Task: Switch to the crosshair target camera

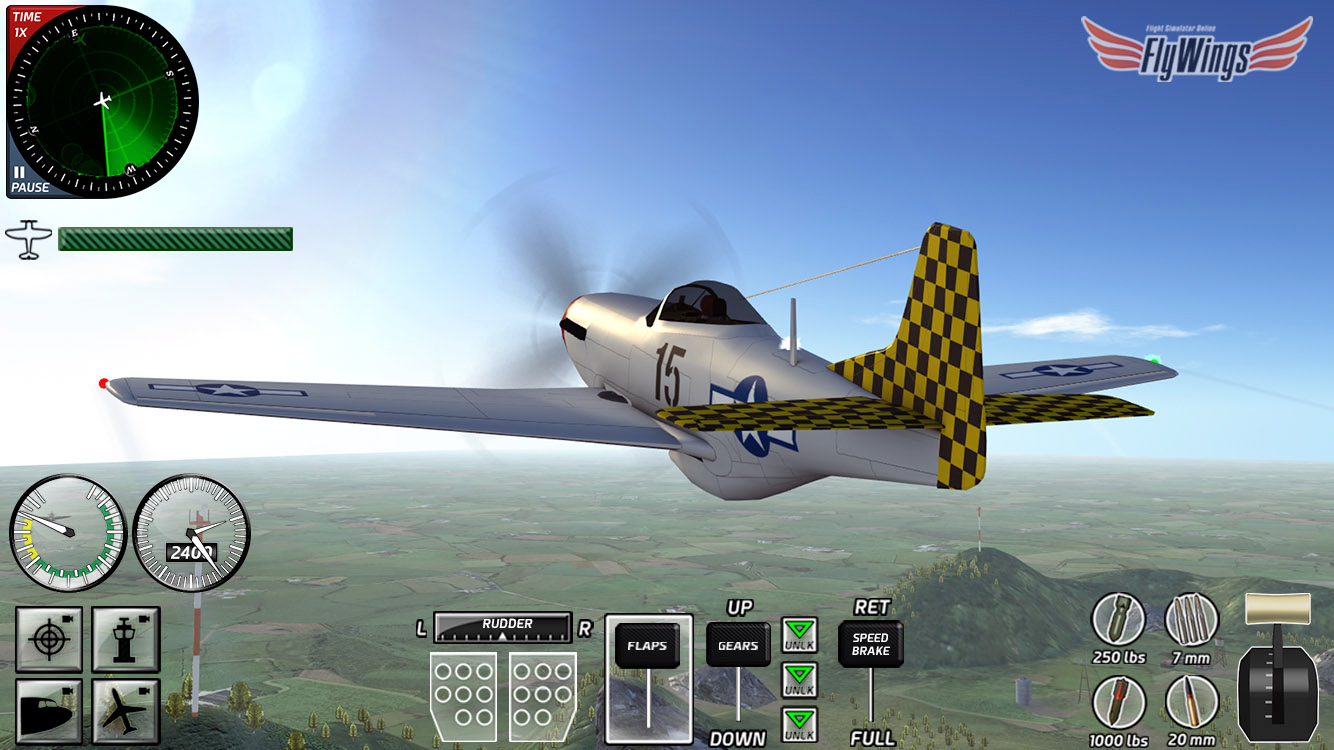Action: 48,639
